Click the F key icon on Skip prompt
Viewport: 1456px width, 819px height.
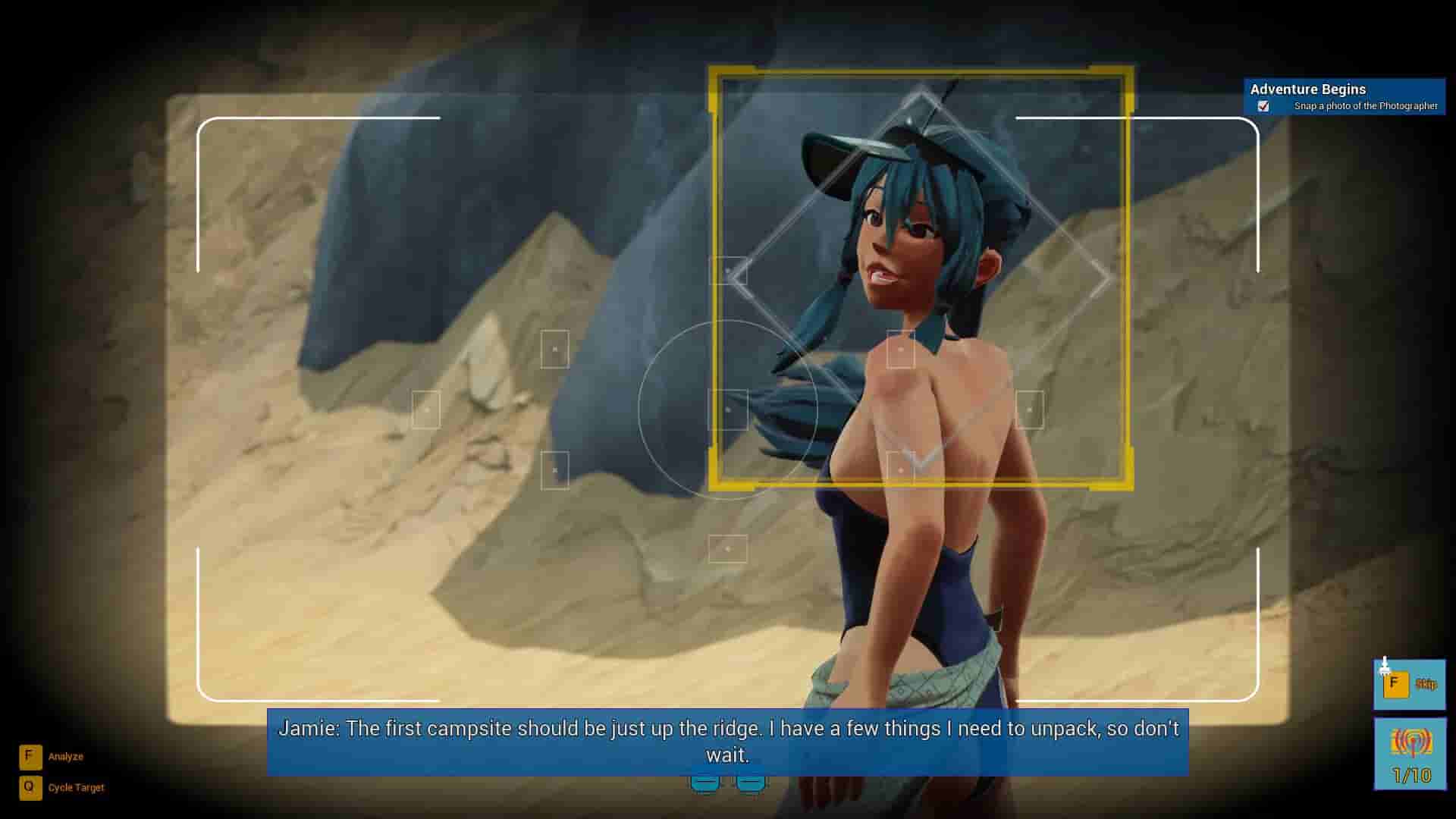1398,685
